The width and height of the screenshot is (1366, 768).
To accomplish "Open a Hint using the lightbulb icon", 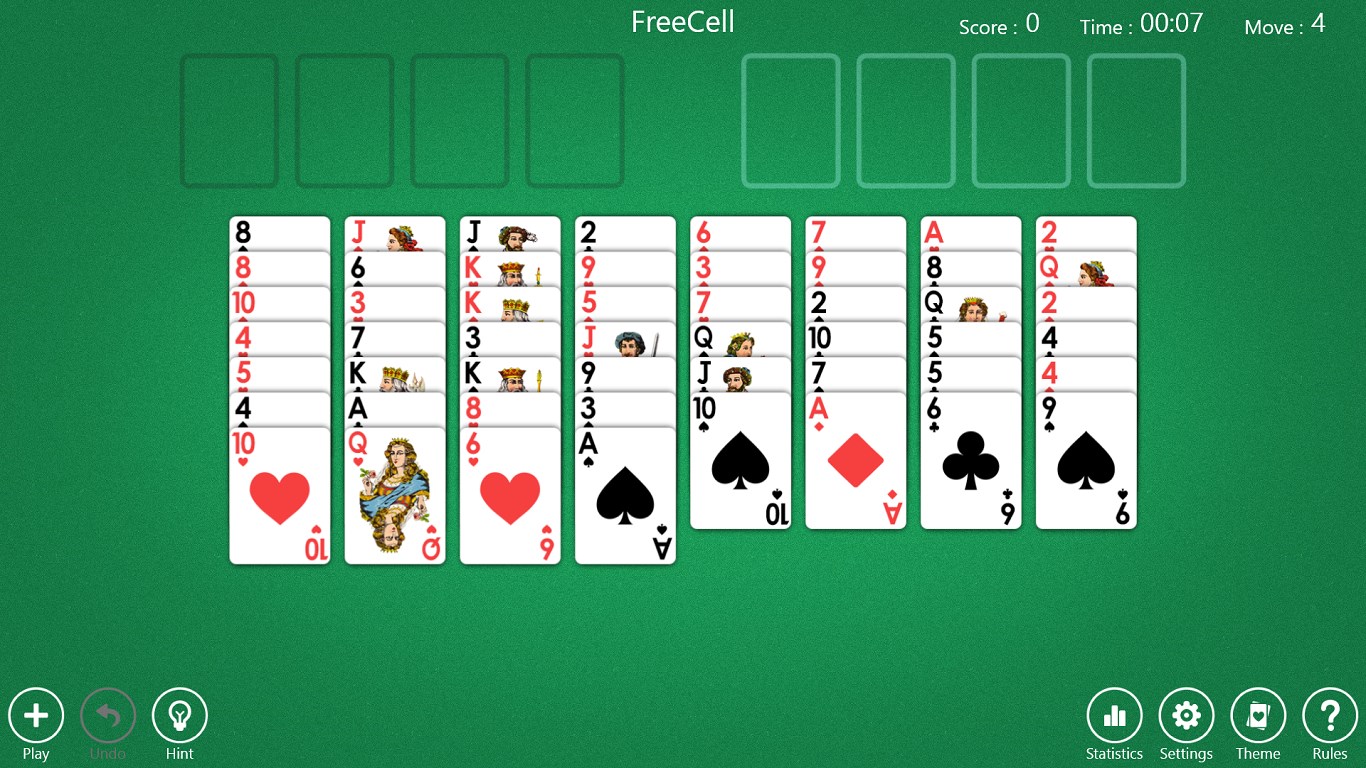I will click(x=180, y=716).
